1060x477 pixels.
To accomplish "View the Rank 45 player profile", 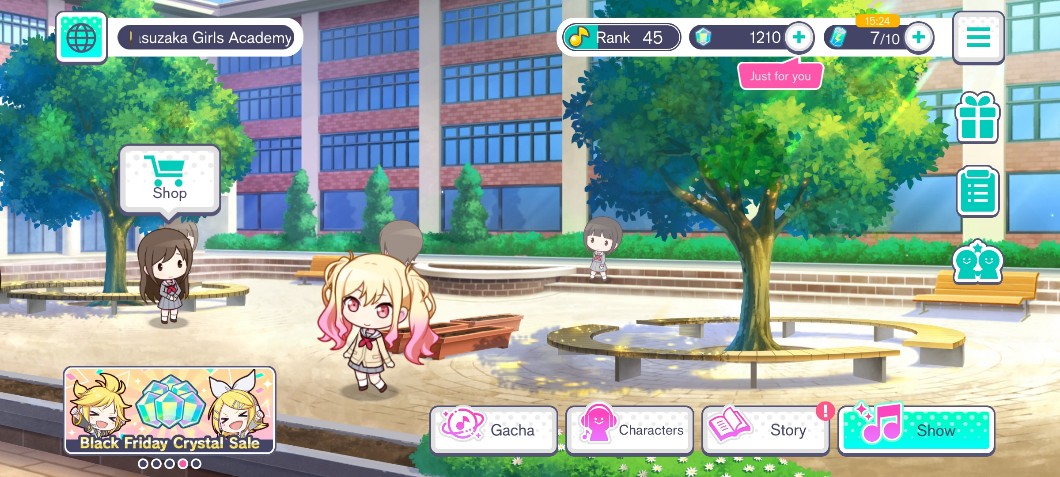I will (621, 38).
